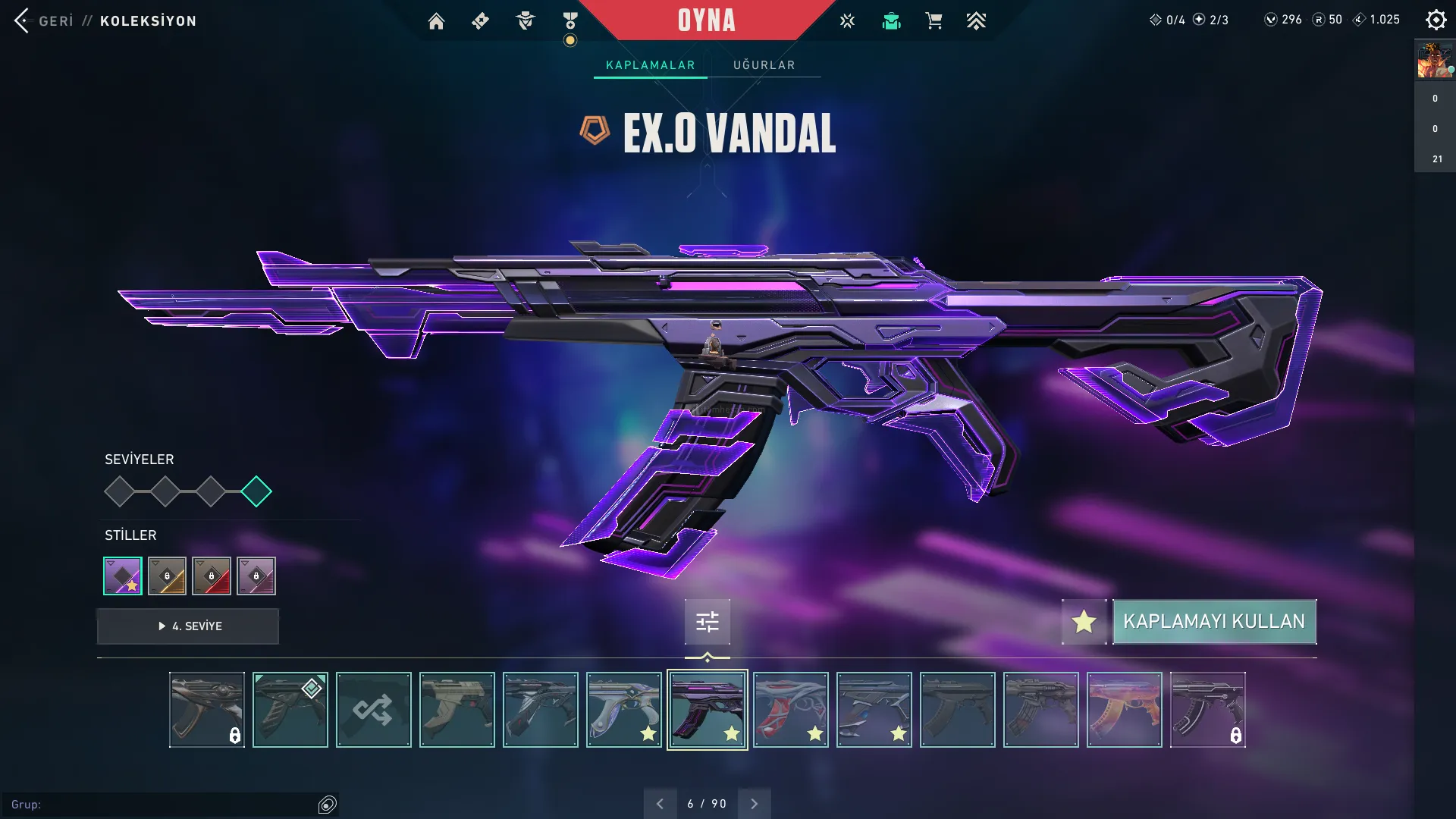This screenshot has width=1456, height=819.
Task: Start a match with OYNA
Action: [x=706, y=20]
